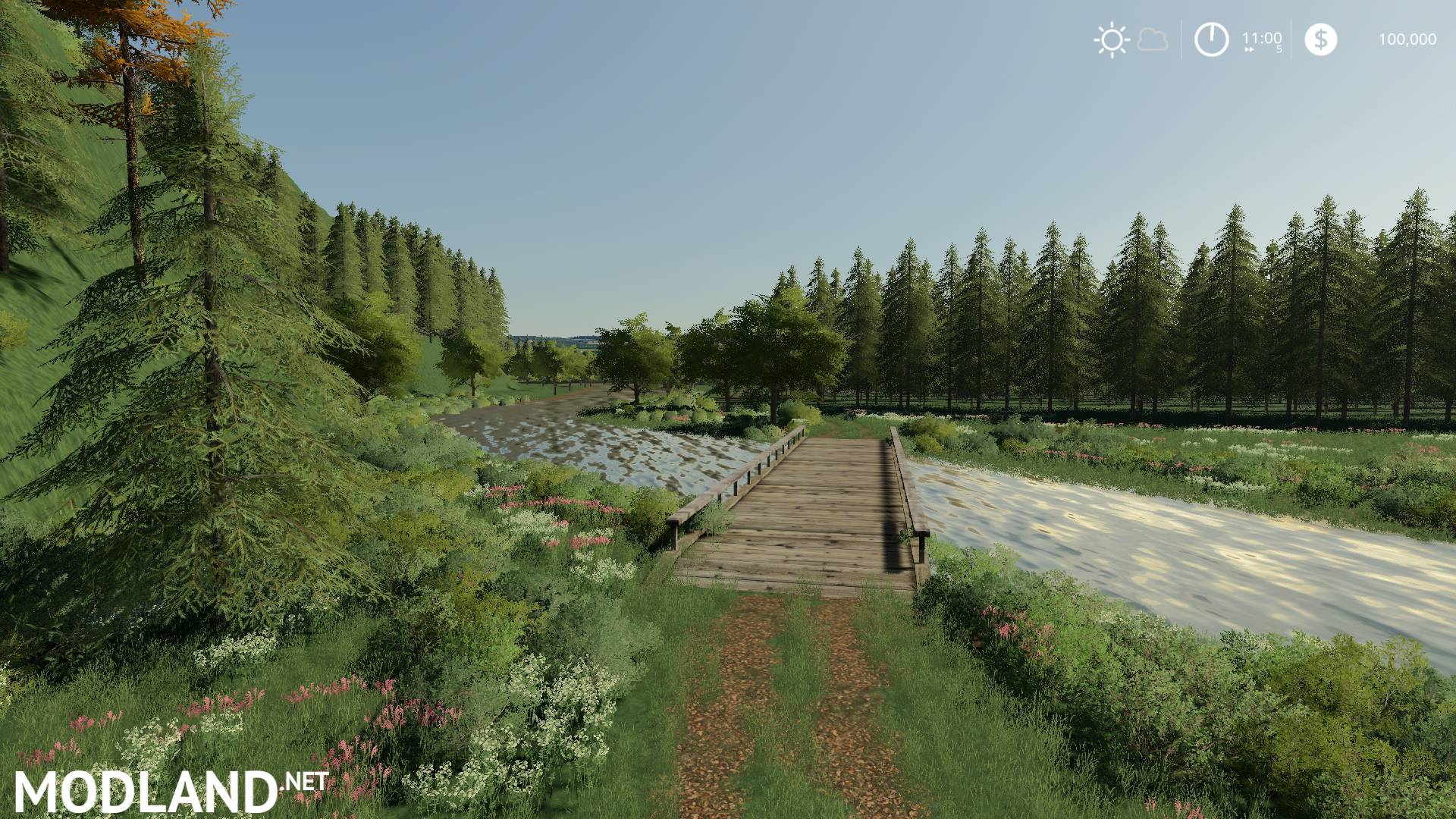Click the current weather sun symbol rays

point(1110,39)
